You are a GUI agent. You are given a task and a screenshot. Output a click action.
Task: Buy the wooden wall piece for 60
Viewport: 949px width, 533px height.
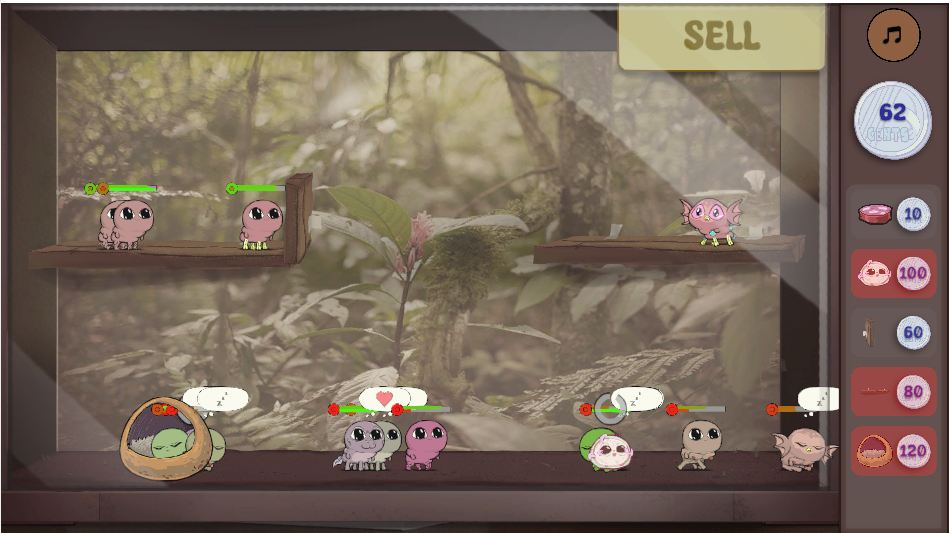tap(893, 332)
